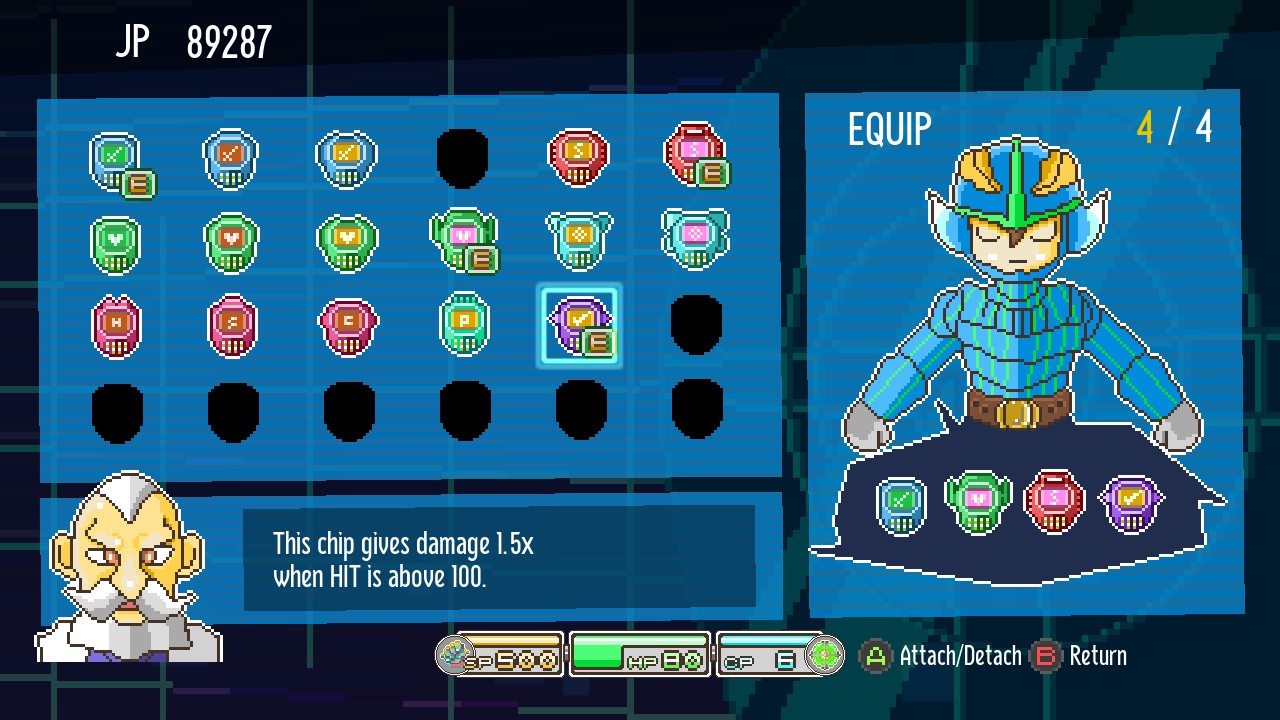Screen dimensions: 1280x720
Task: Open an empty slot in the bottom row
Action: tap(117, 410)
